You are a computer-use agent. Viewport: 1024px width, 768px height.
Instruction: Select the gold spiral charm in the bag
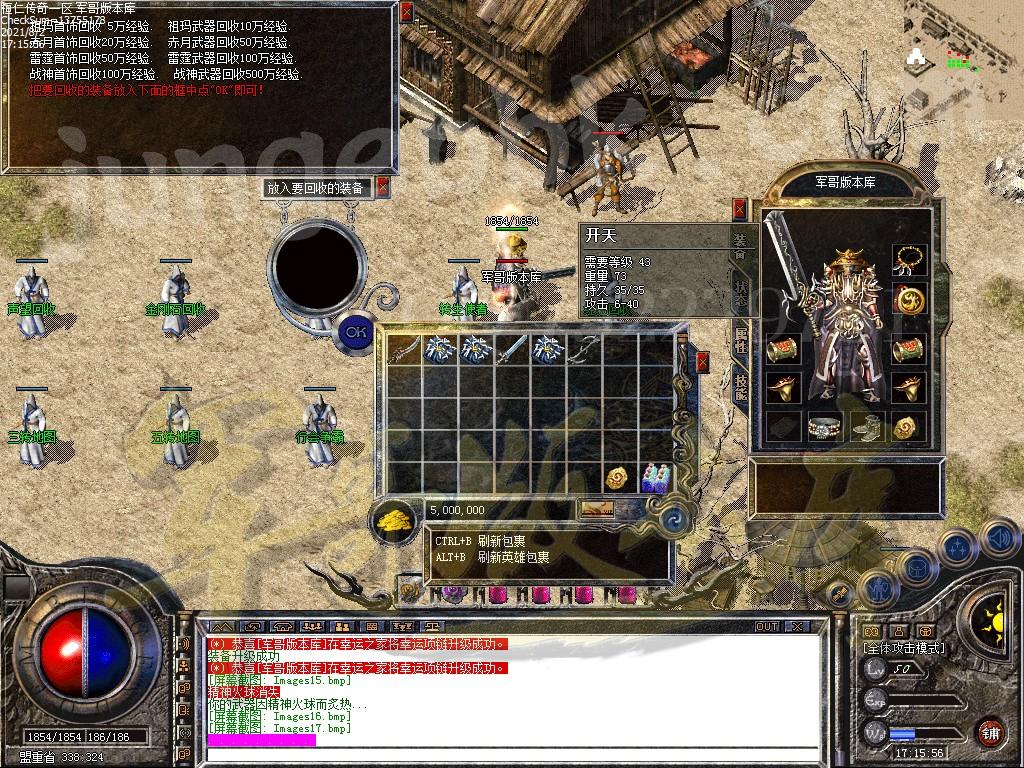[x=619, y=477]
